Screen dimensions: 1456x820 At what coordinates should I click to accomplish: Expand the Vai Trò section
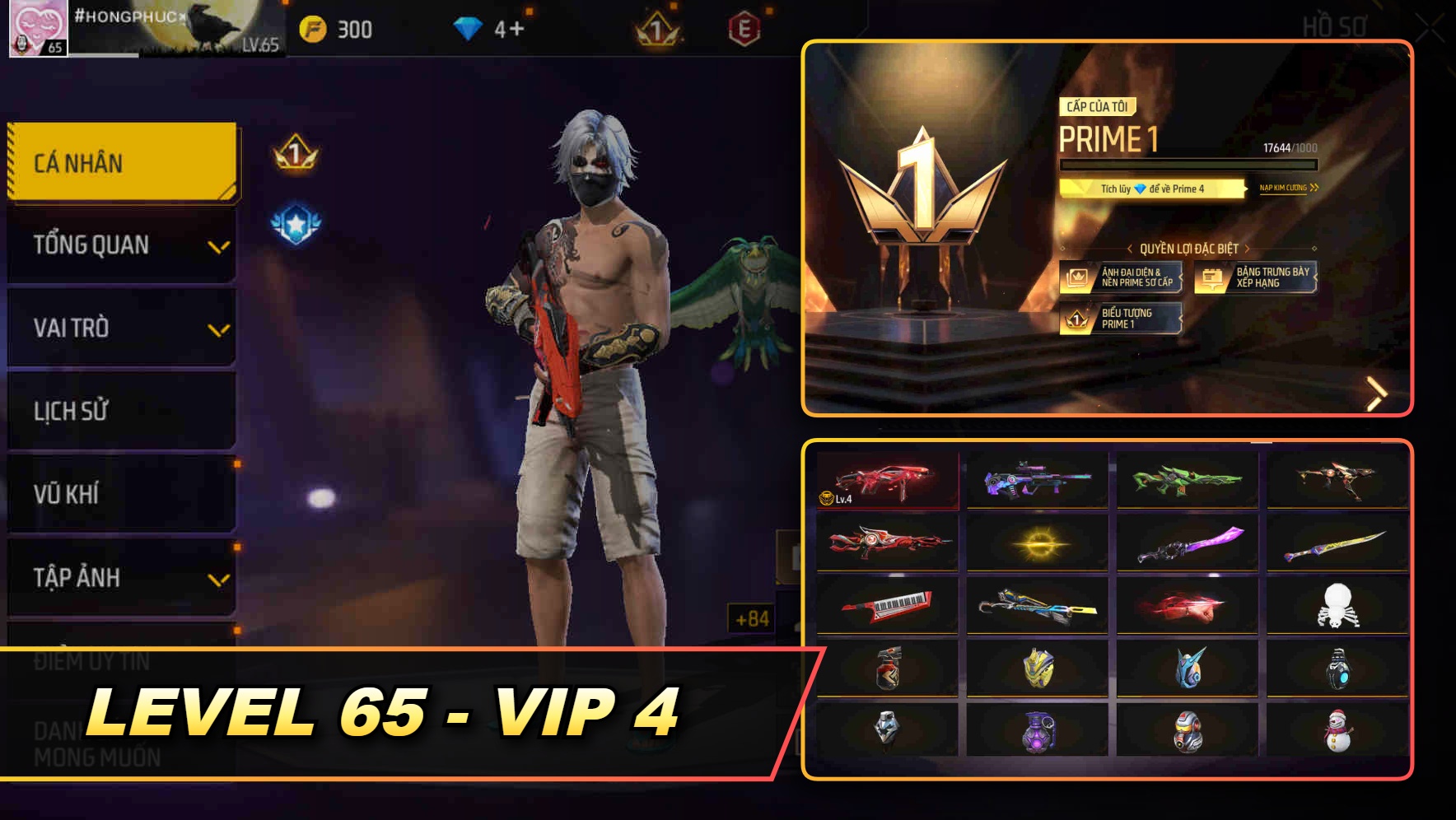[121, 328]
